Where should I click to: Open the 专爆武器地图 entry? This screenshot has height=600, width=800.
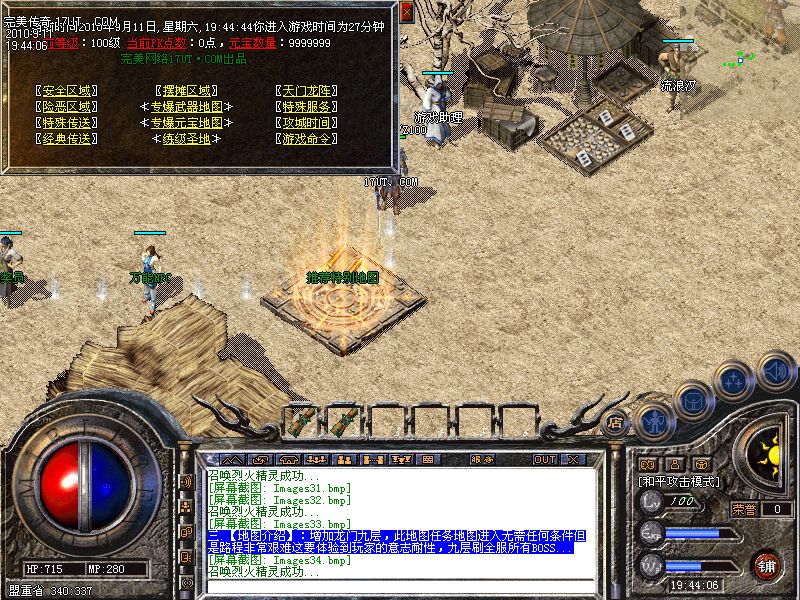[186, 106]
